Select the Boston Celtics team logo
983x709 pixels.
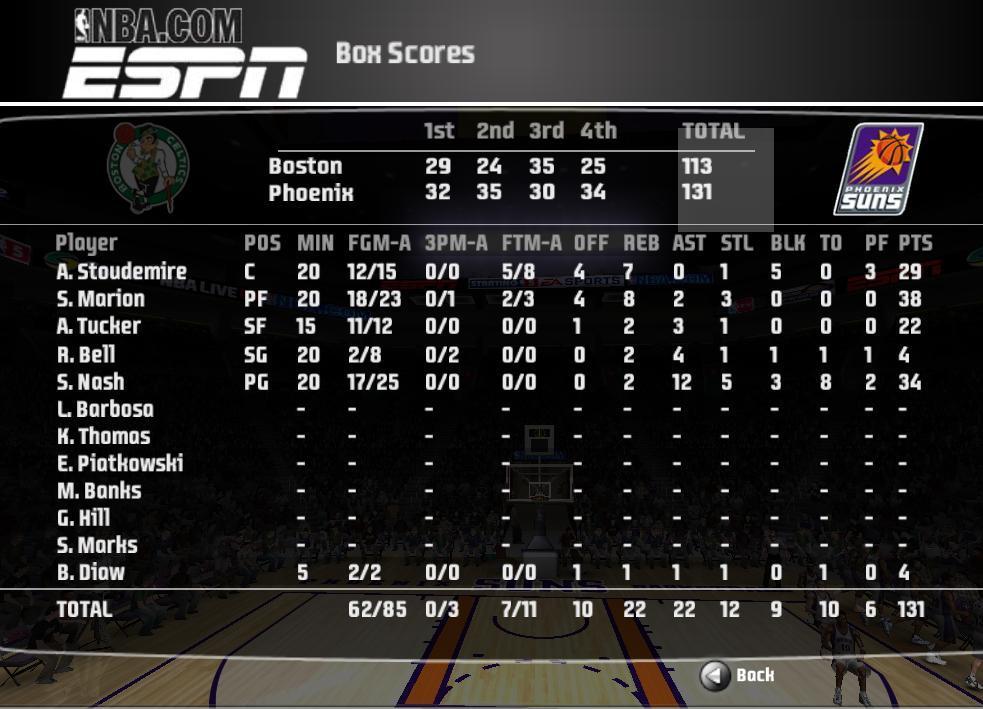(149, 167)
